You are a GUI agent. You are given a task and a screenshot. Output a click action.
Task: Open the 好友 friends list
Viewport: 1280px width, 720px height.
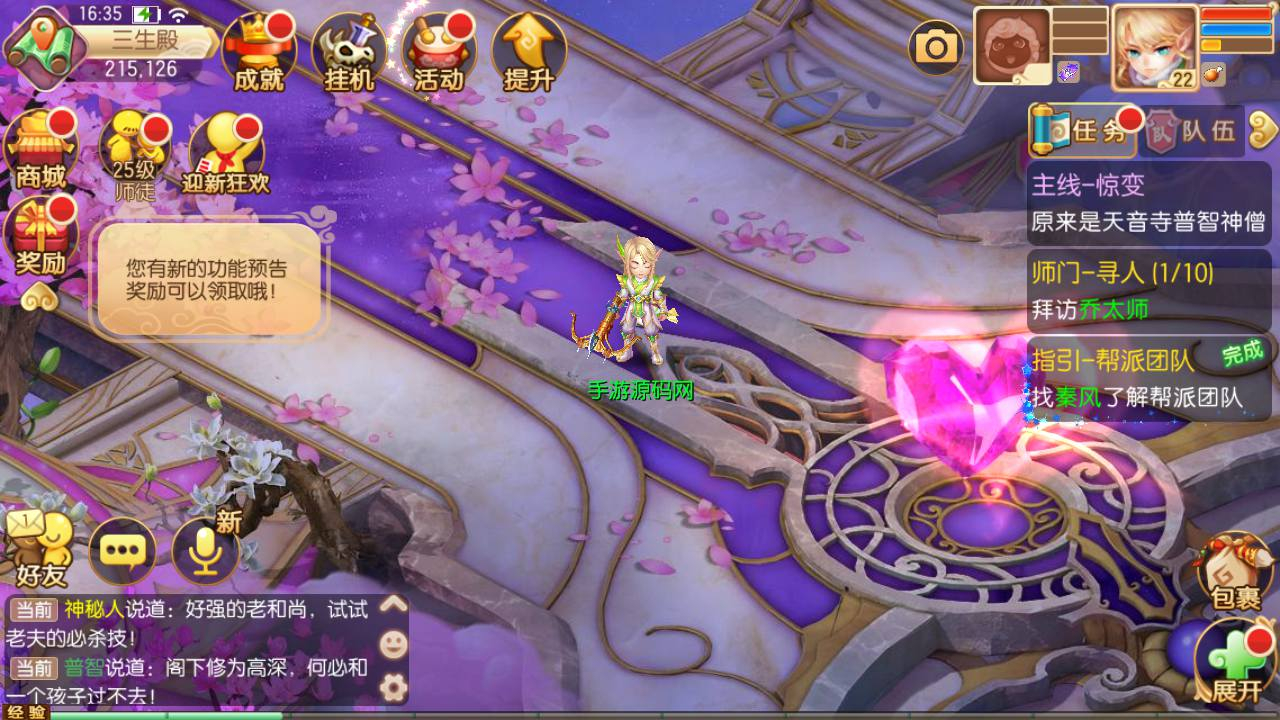click(40, 550)
